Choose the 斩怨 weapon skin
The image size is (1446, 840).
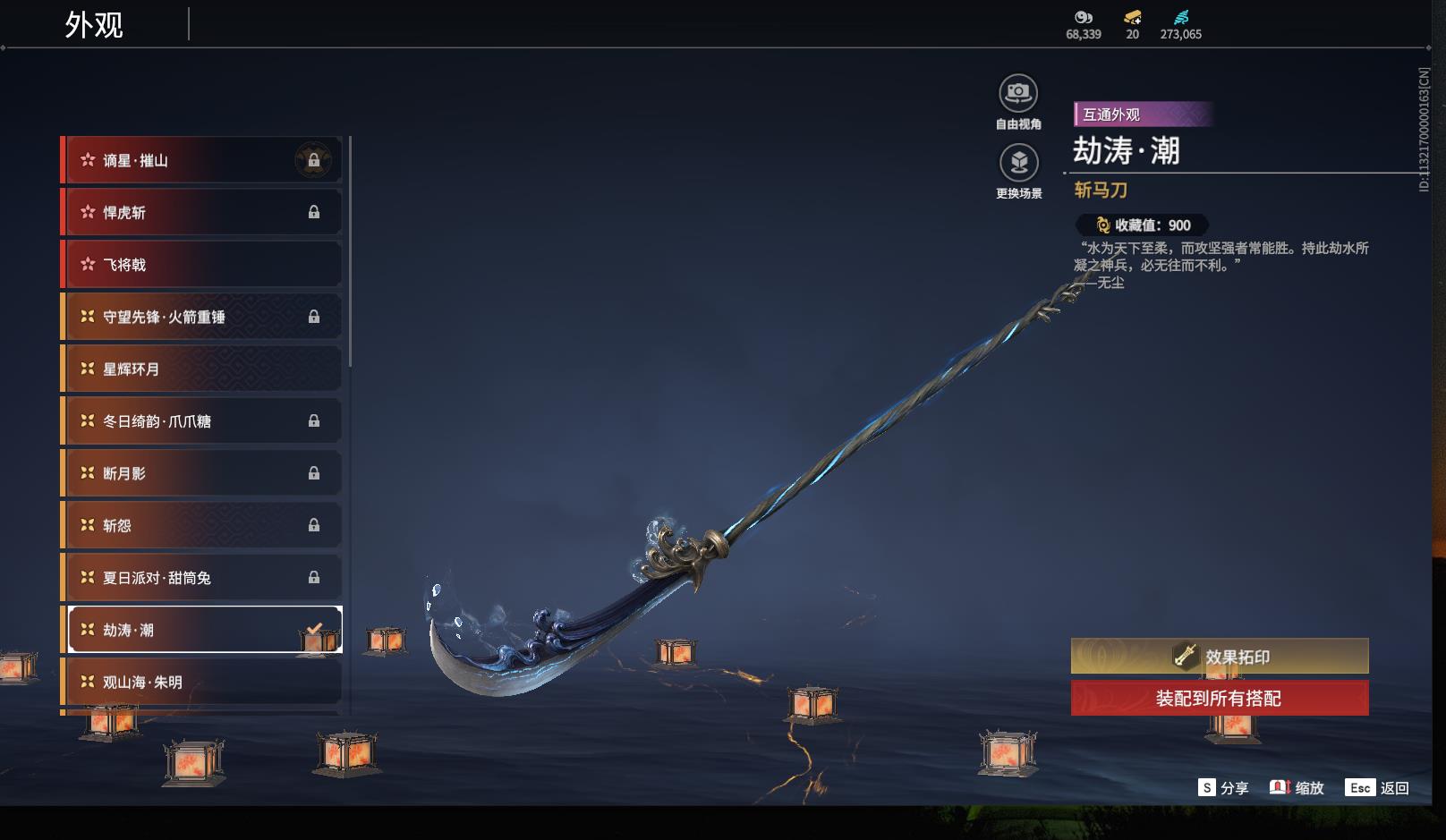tap(201, 525)
